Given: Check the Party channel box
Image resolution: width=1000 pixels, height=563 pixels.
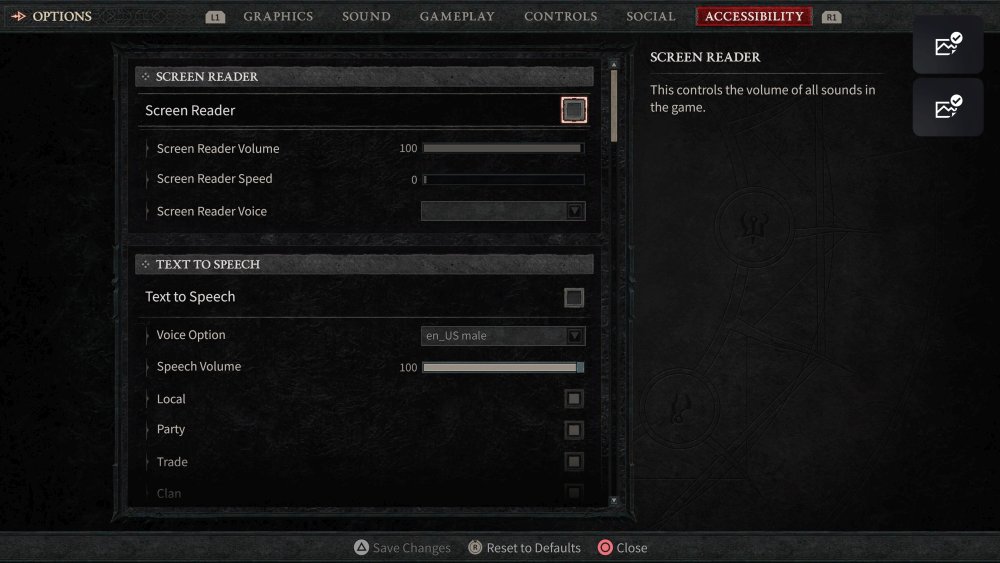Looking at the screenshot, I should pos(574,430).
